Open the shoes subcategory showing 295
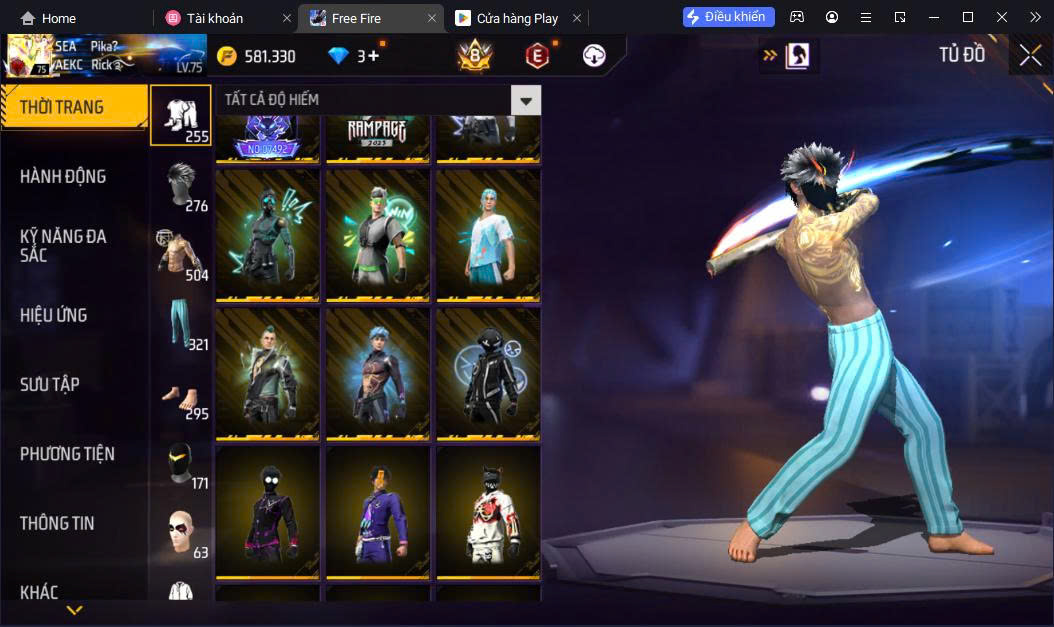 point(181,394)
